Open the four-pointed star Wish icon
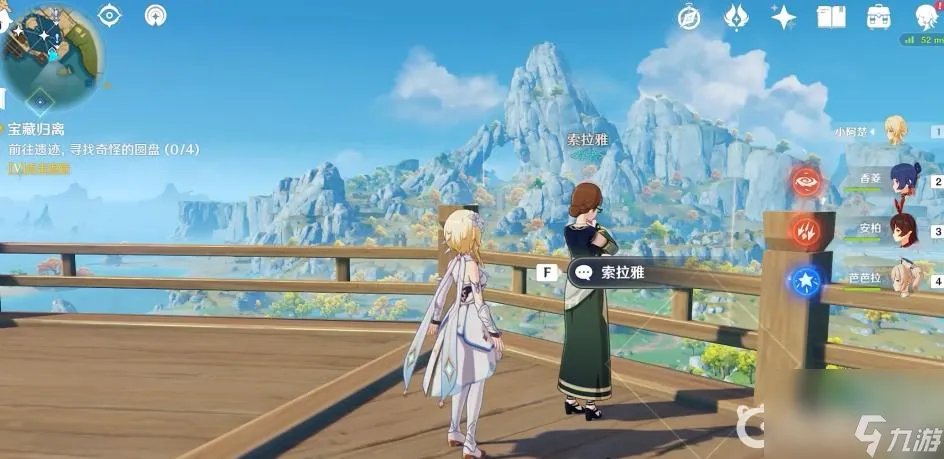Screen dimensions: 944x459 pos(783,16)
